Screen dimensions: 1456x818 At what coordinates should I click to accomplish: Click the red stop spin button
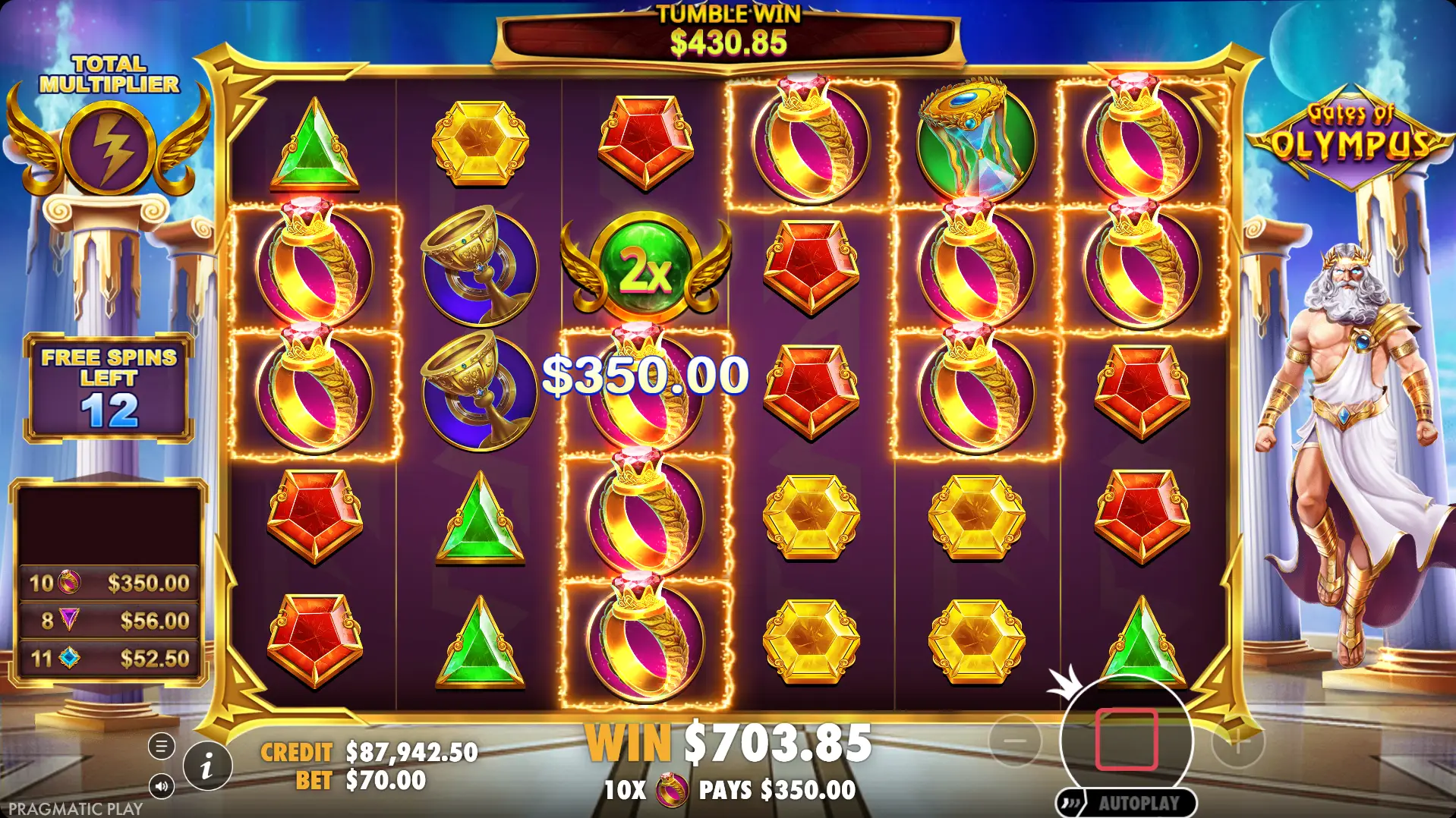click(1126, 740)
